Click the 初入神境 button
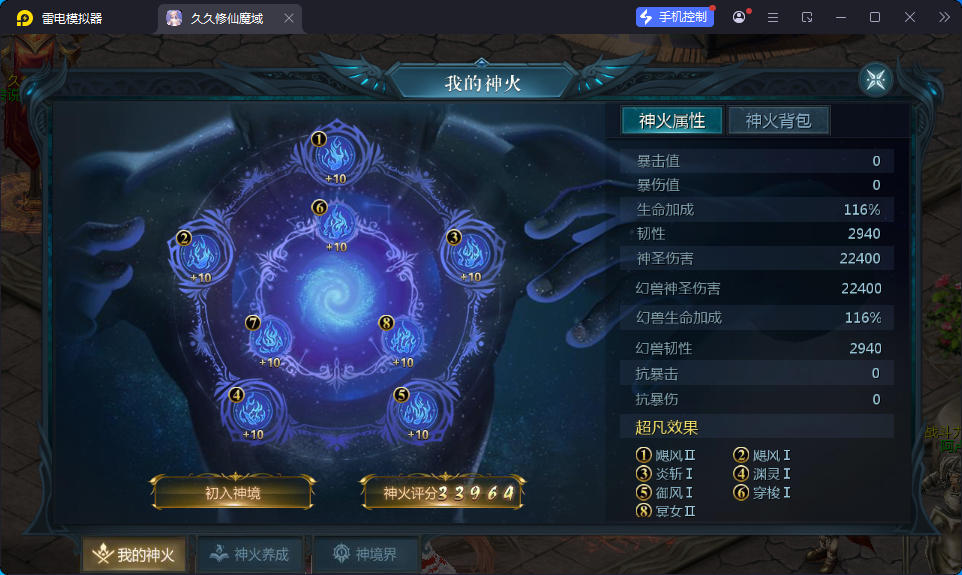Image resolution: width=962 pixels, height=575 pixels. pyautogui.click(x=233, y=493)
